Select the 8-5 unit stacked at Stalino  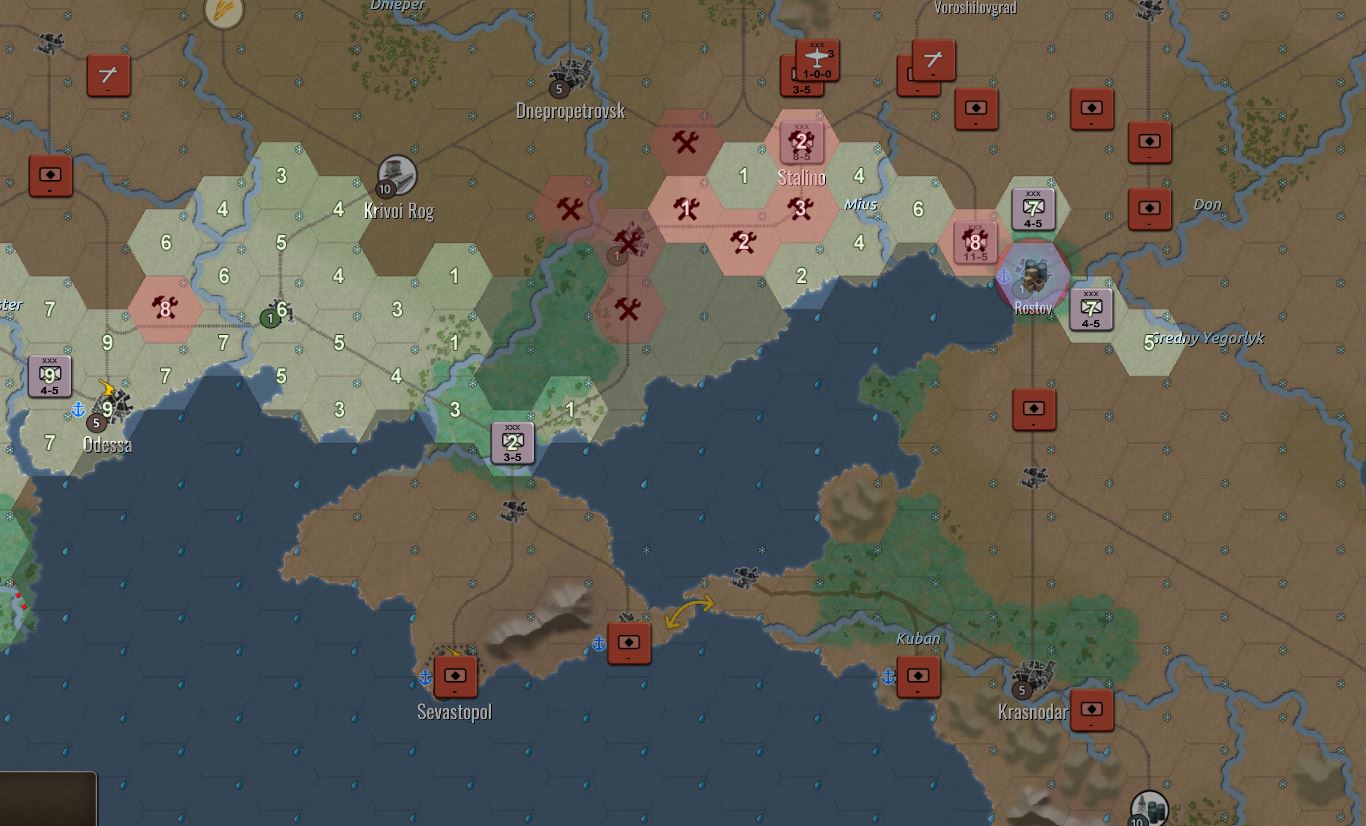[x=800, y=141]
